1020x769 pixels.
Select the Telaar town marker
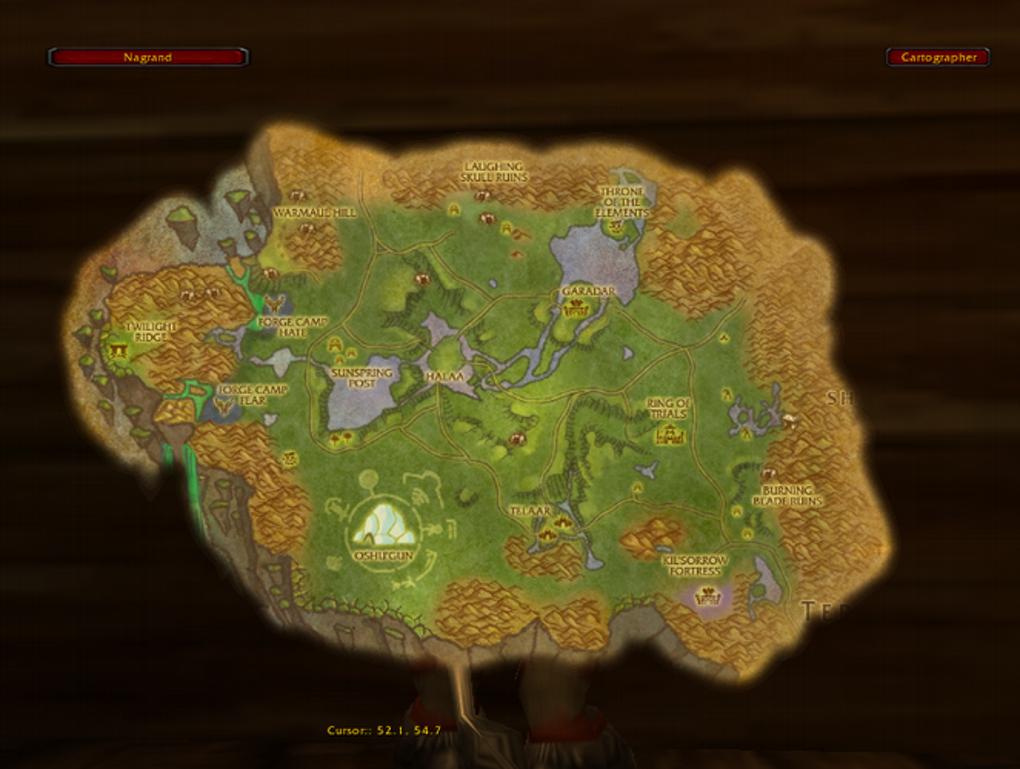549,535
